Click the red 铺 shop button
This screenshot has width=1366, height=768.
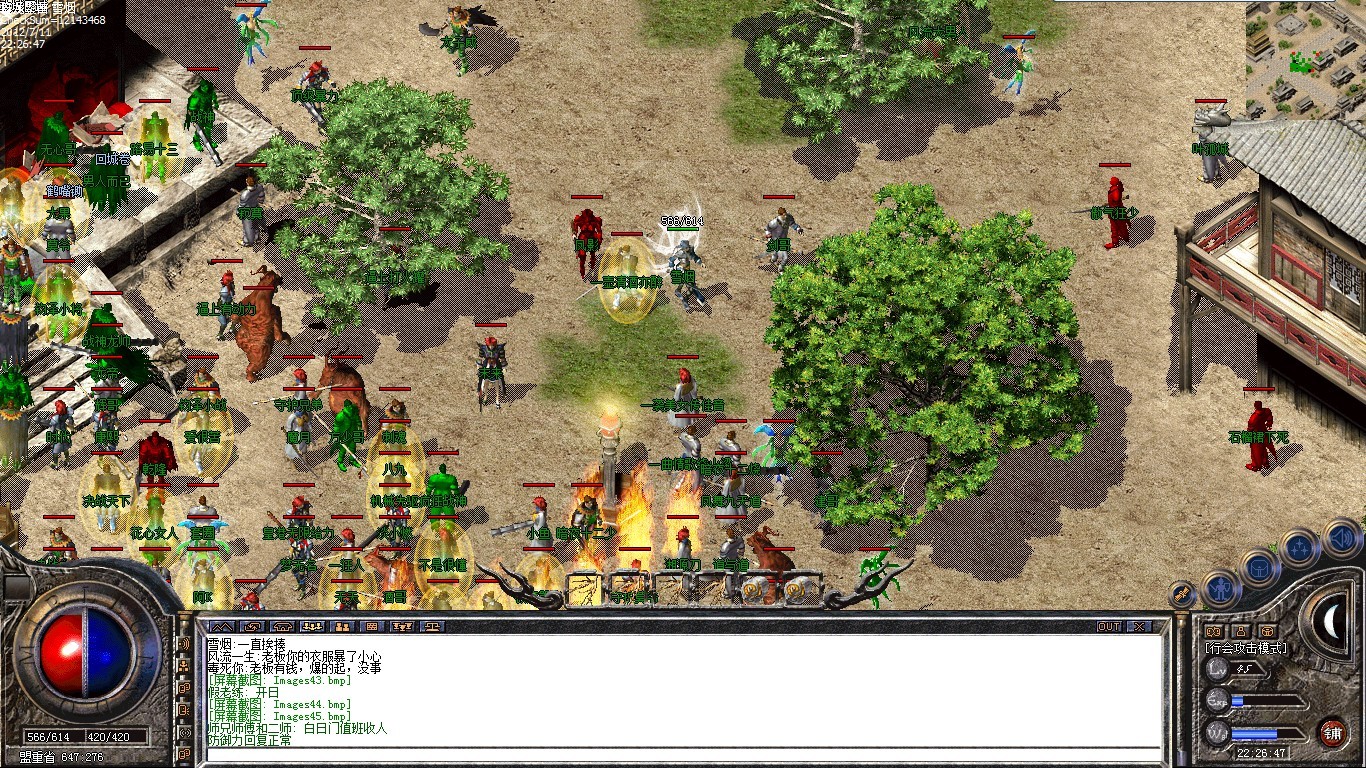pyautogui.click(x=1332, y=732)
